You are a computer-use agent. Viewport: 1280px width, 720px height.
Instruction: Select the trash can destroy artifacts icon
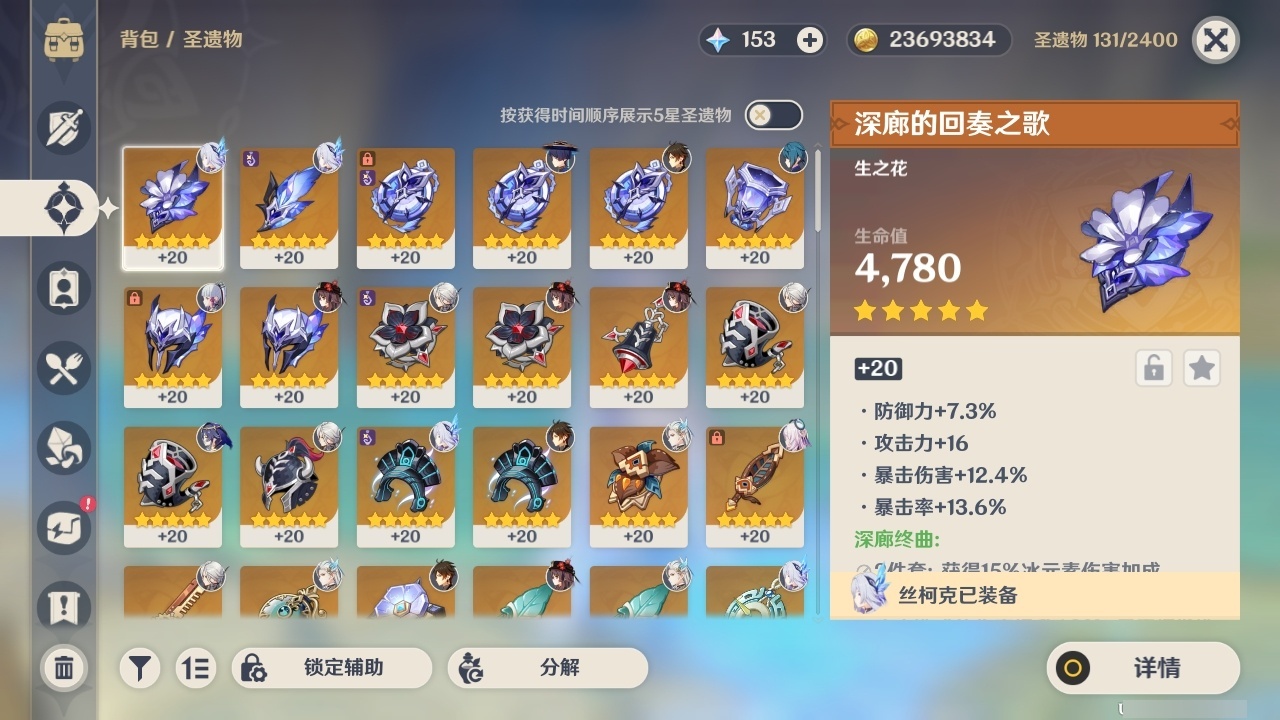click(x=63, y=668)
